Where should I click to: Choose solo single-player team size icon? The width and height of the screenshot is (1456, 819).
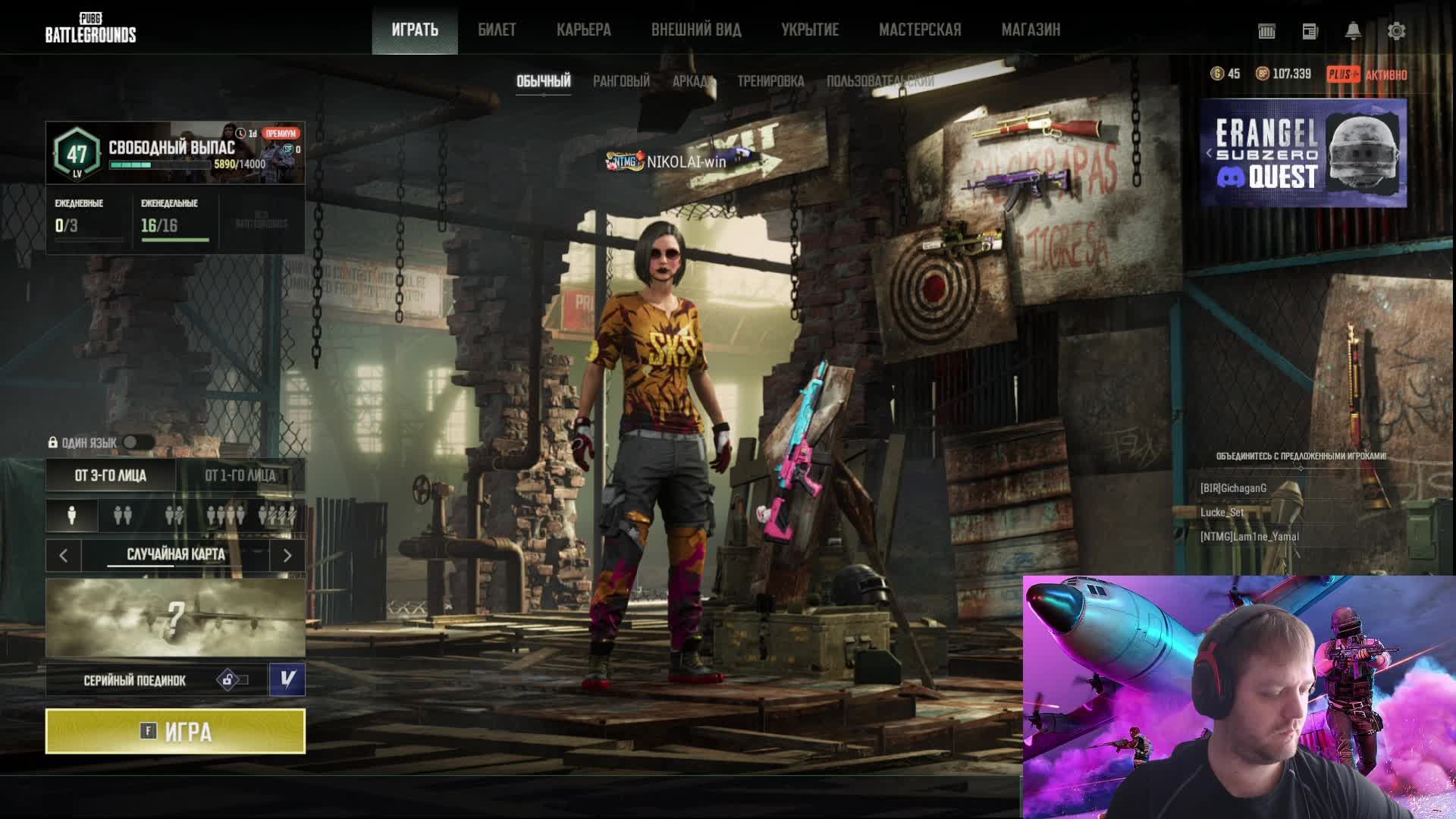tap(72, 516)
